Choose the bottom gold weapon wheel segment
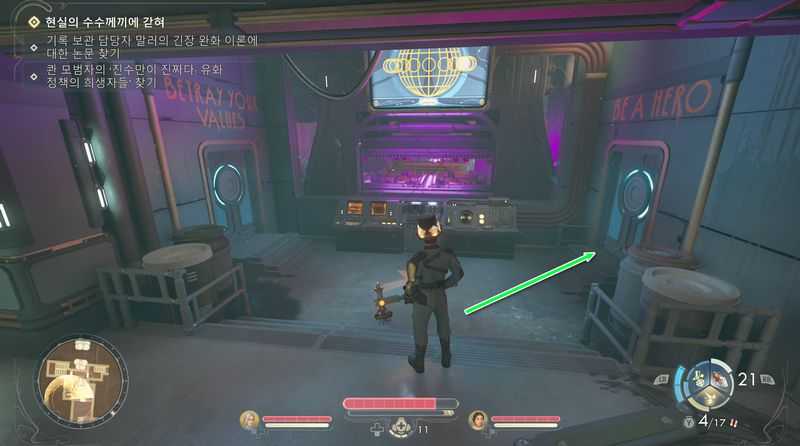The image size is (800, 446). [707, 397]
